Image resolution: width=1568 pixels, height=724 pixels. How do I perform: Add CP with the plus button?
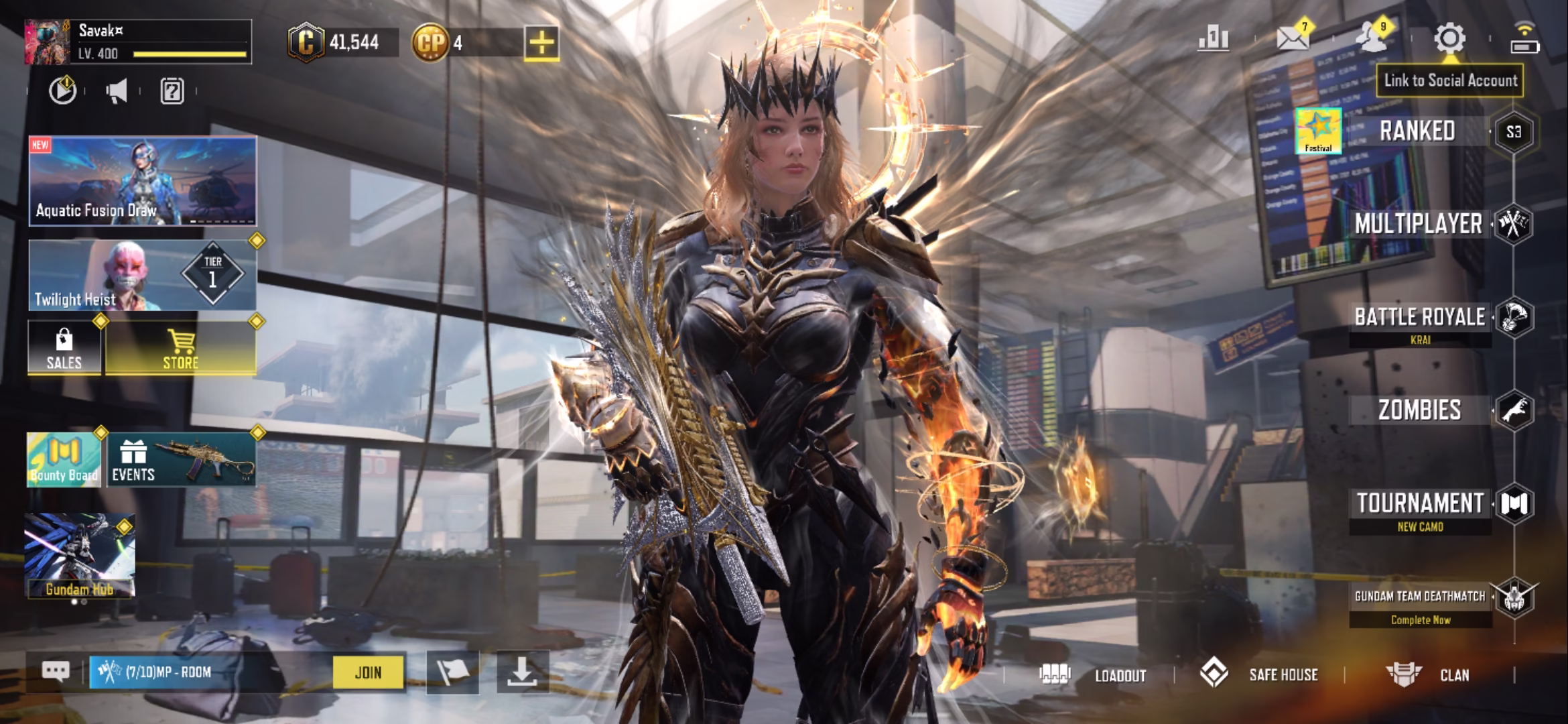click(541, 44)
